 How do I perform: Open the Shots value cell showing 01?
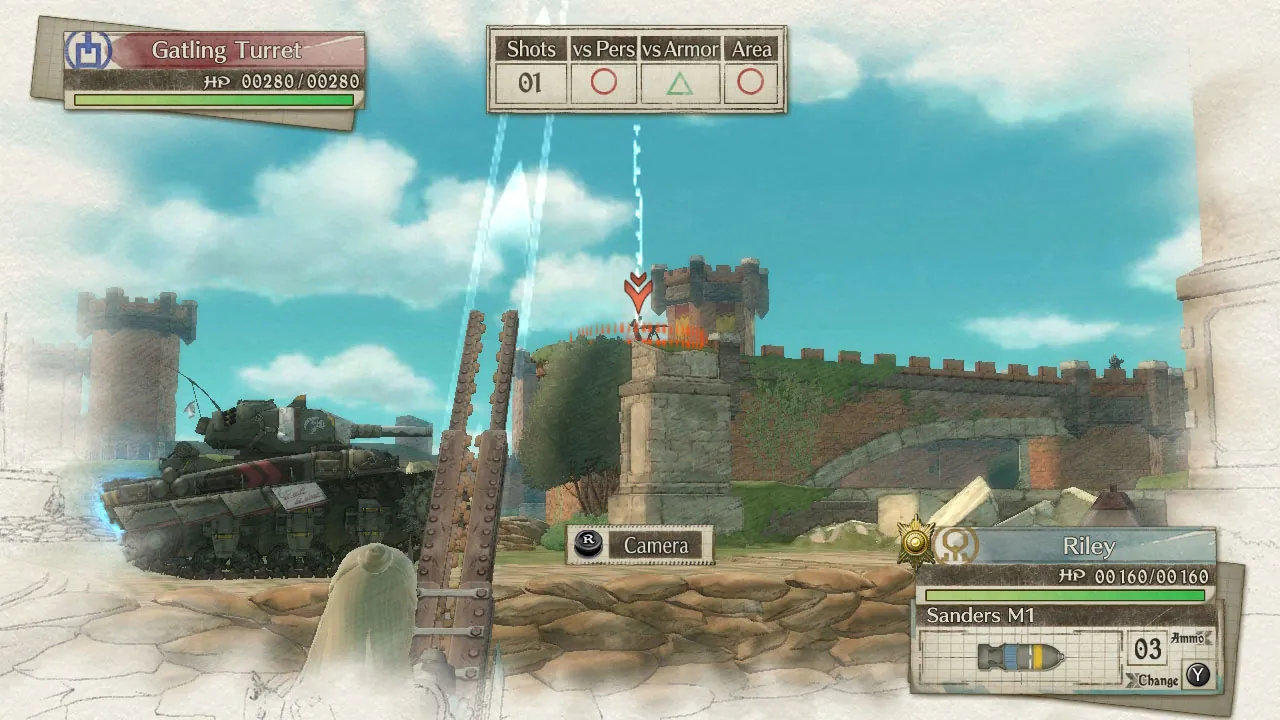[530, 82]
